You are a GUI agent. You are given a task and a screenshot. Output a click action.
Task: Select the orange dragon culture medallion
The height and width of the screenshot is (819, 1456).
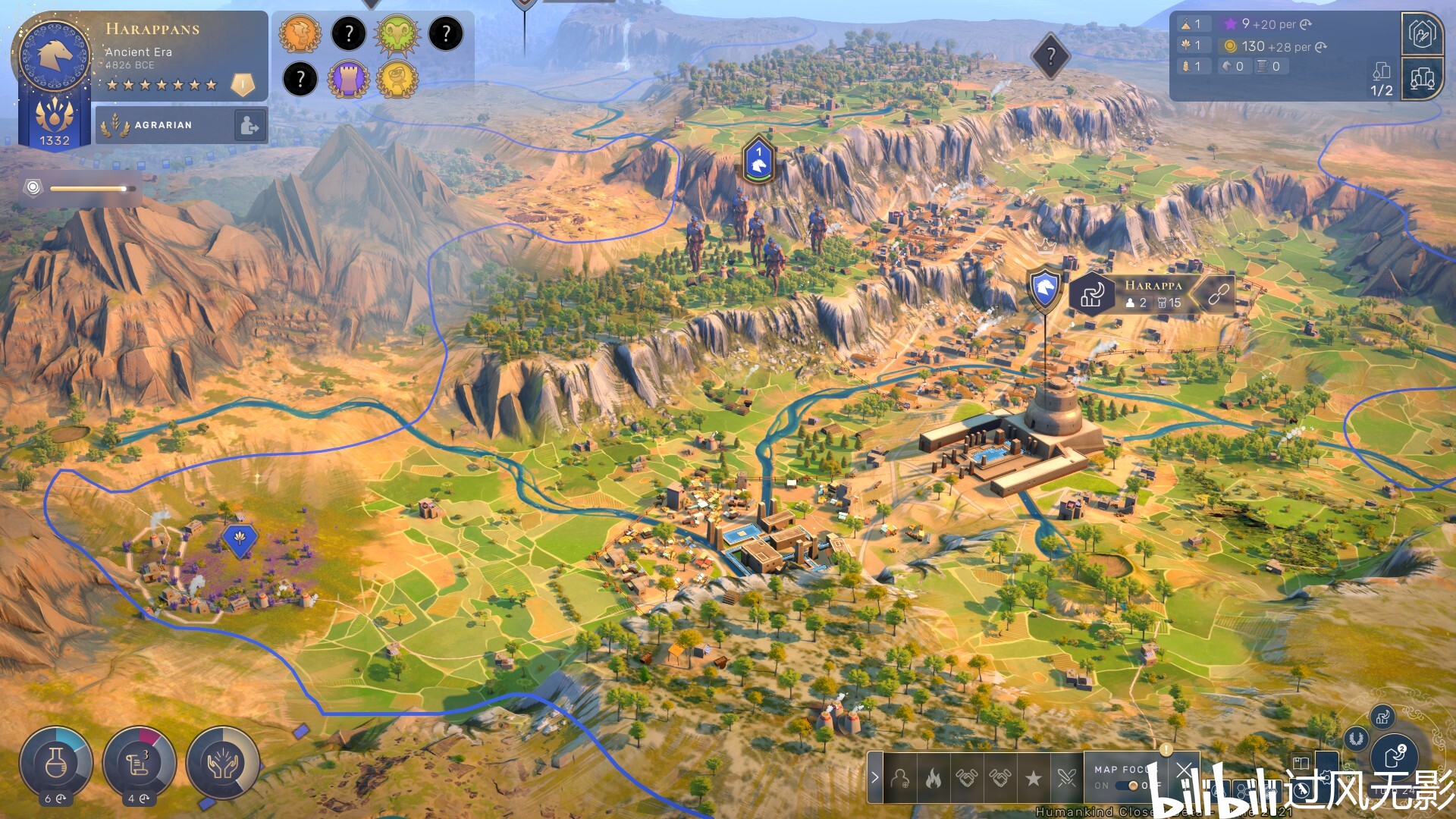pyautogui.click(x=300, y=34)
